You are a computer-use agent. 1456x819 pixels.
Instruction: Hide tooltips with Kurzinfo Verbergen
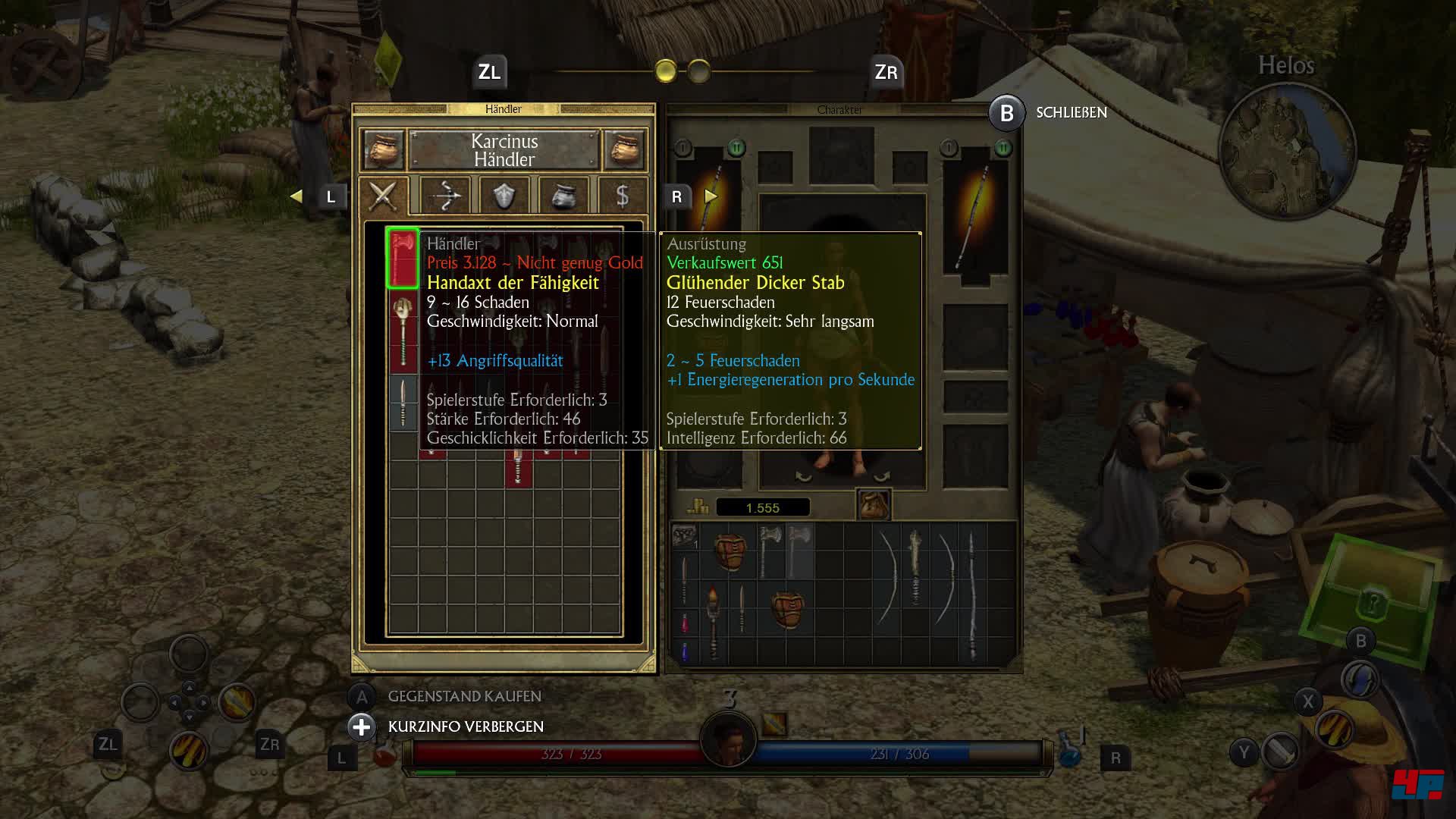pyautogui.click(x=466, y=726)
